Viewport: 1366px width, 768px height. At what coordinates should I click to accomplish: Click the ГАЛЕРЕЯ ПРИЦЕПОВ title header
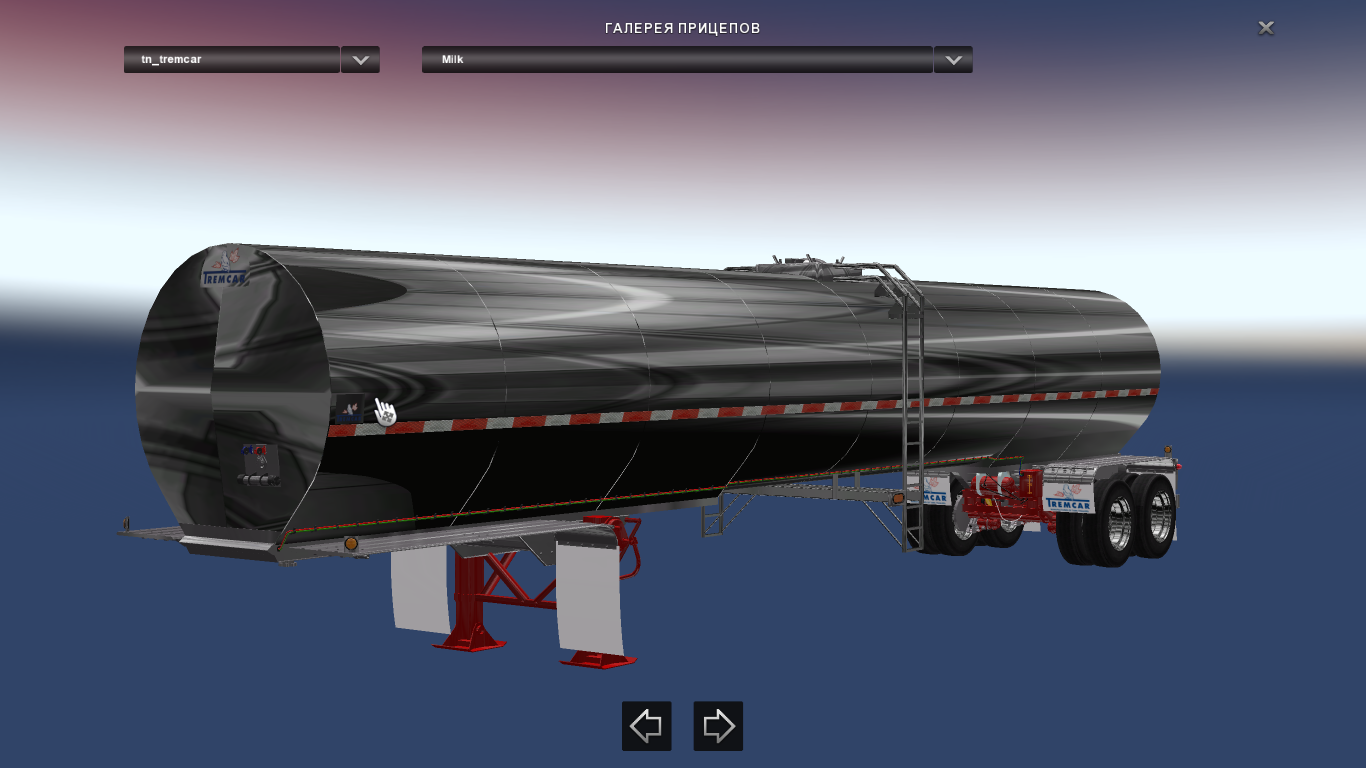(683, 28)
